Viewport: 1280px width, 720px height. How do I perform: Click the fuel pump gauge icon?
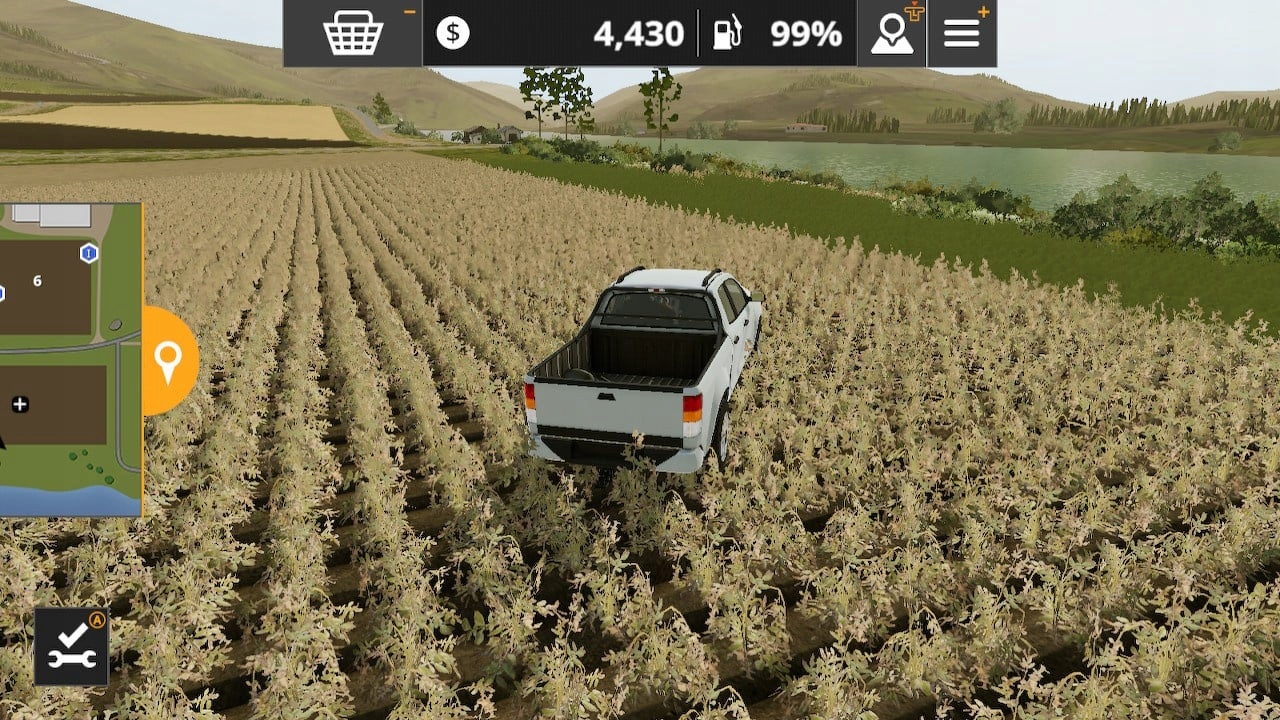(728, 33)
